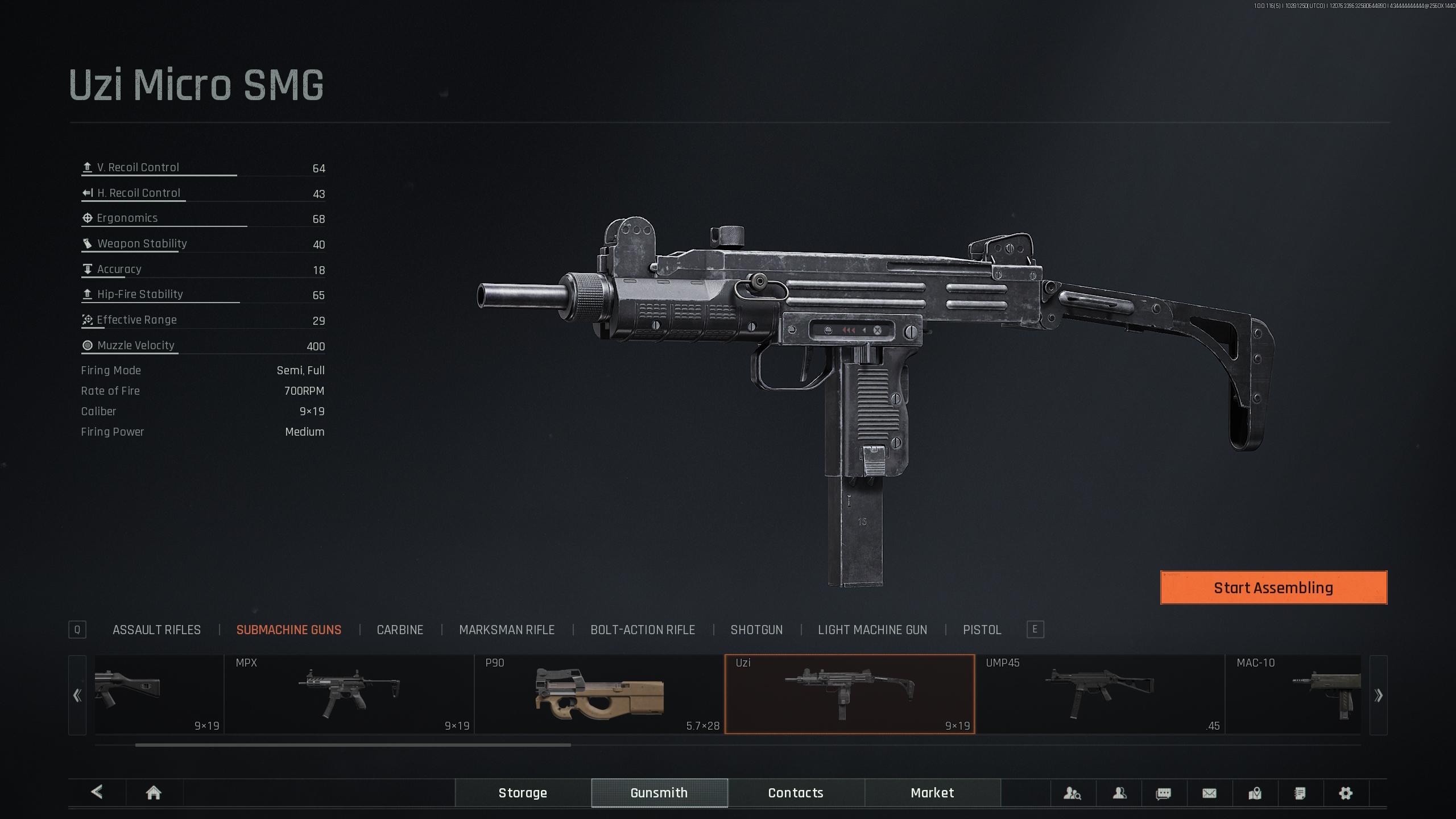Screen dimensions: 1456x819
Task: Show the Bolt-Action Rifle category
Action: tap(642, 630)
